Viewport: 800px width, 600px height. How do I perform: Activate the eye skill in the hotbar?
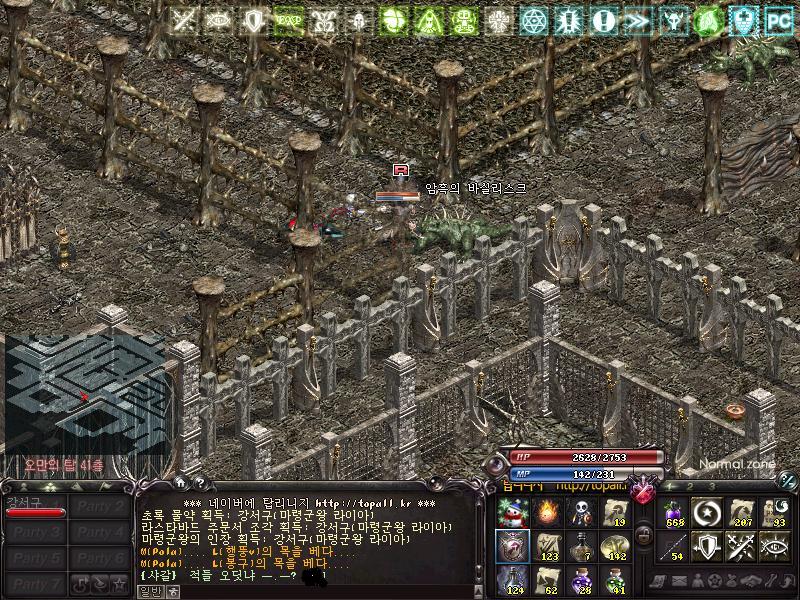click(774, 546)
